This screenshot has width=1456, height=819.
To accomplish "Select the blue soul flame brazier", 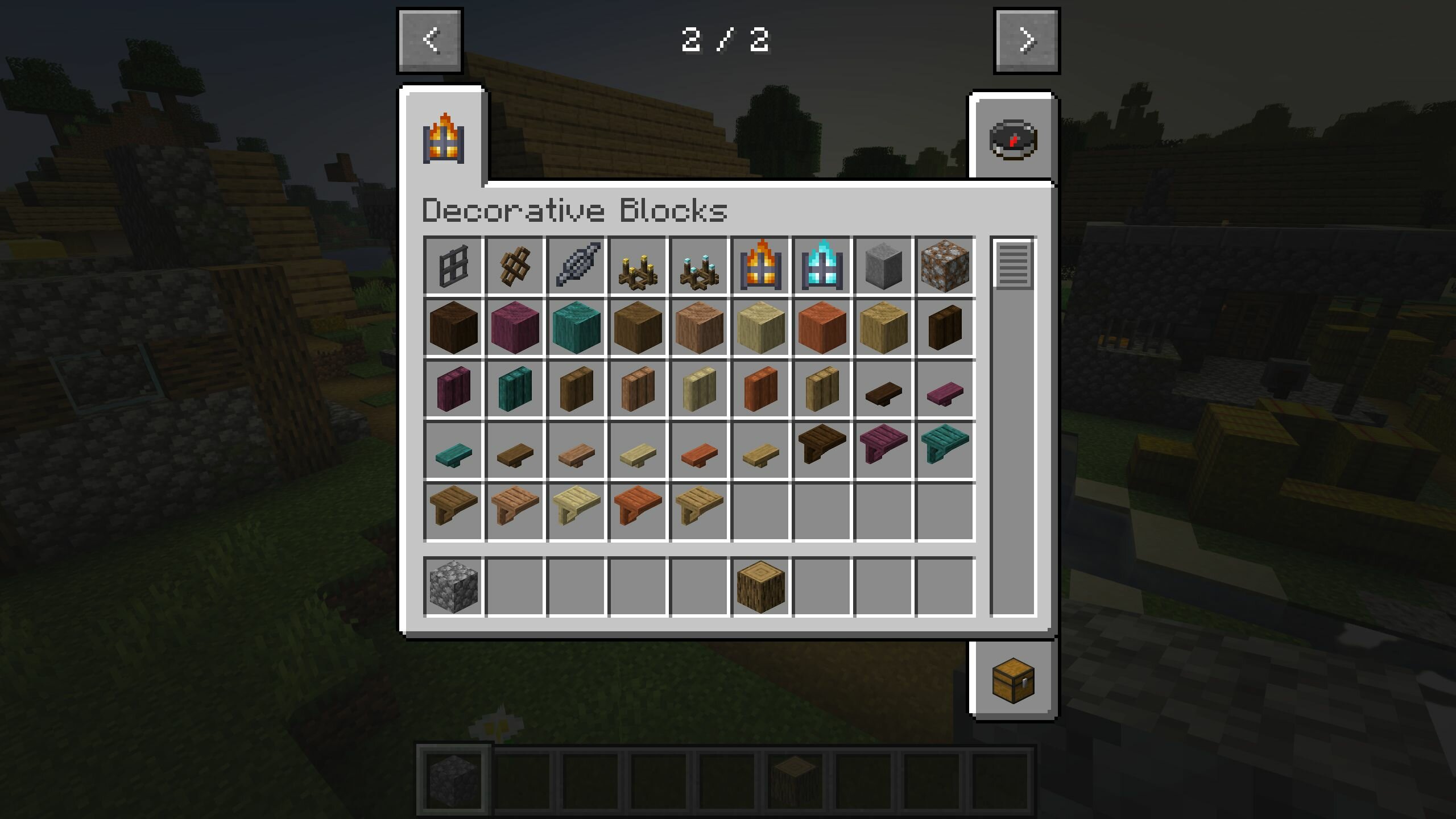I will point(822,266).
